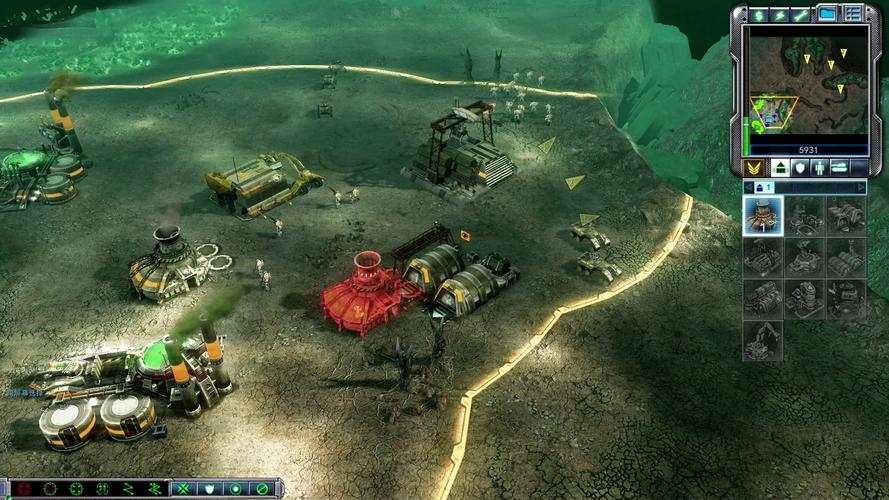
Task: Activate the wrench repair tool
Action: coord(801,15)
